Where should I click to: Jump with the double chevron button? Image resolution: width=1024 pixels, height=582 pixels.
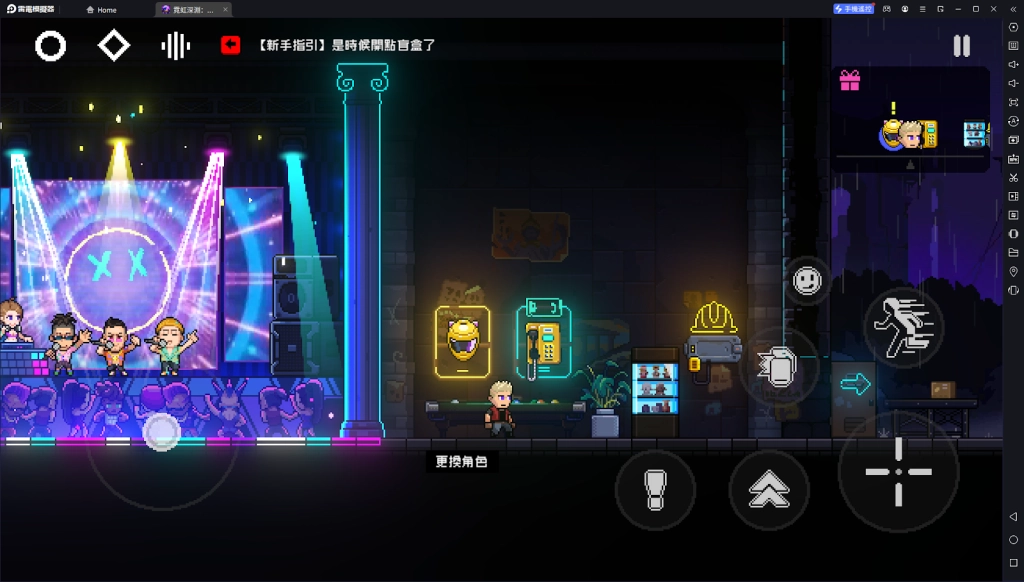point(768,490)
